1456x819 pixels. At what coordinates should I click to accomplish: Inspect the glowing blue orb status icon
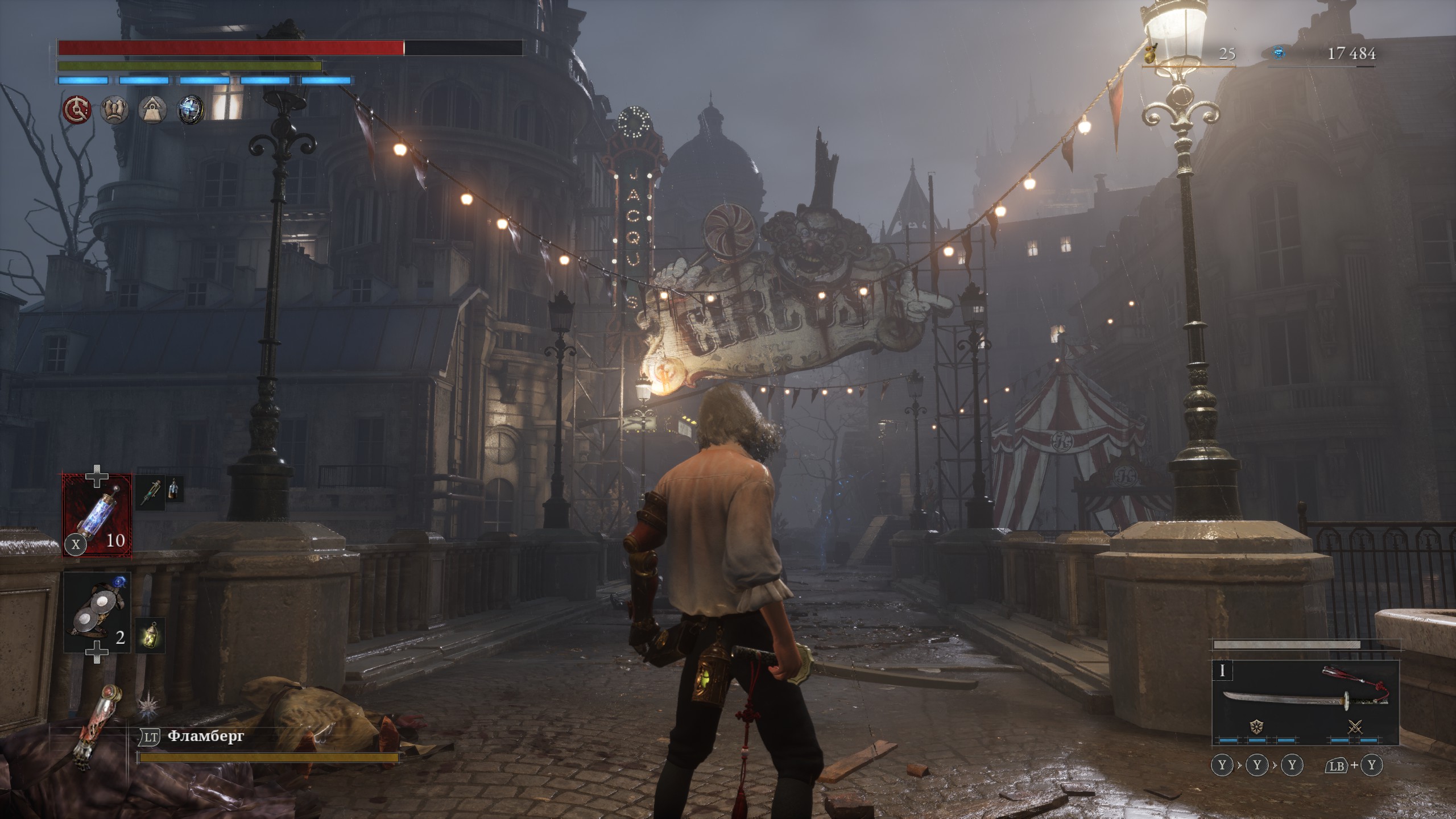[x=191, y=109]
